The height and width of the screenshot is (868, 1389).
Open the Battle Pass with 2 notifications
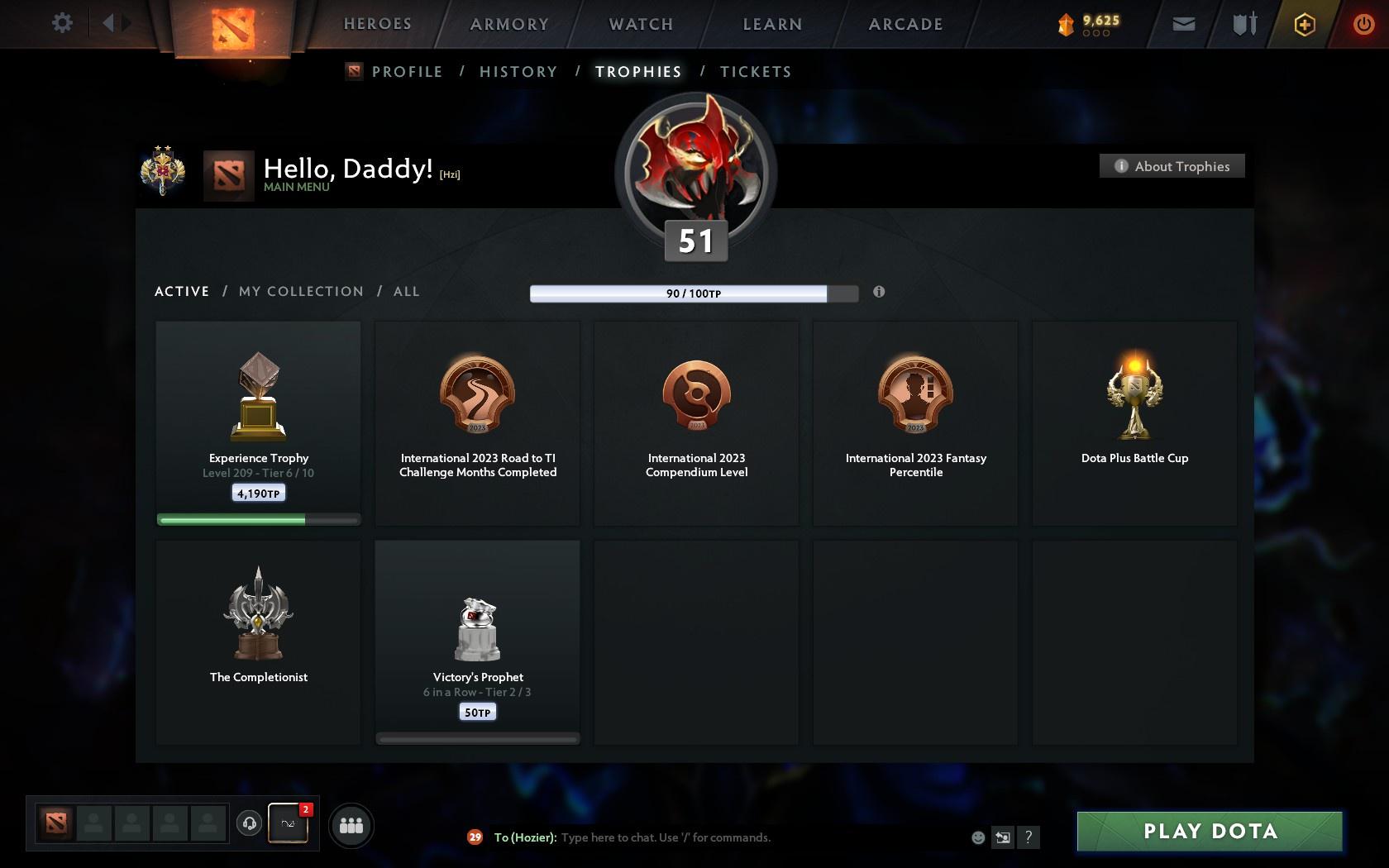click(x=289, y=824)
